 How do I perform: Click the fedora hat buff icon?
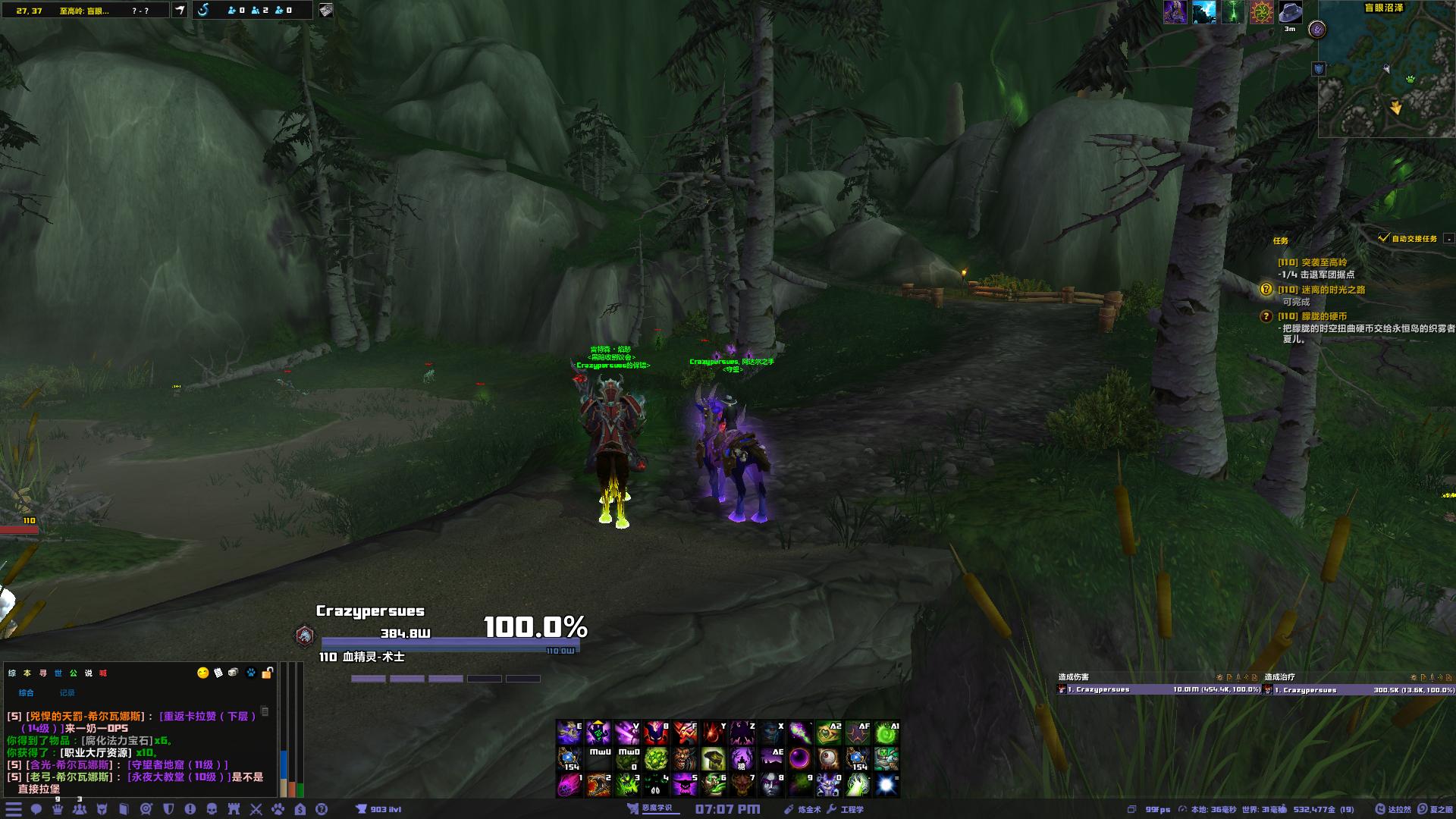pos(1290,12)
